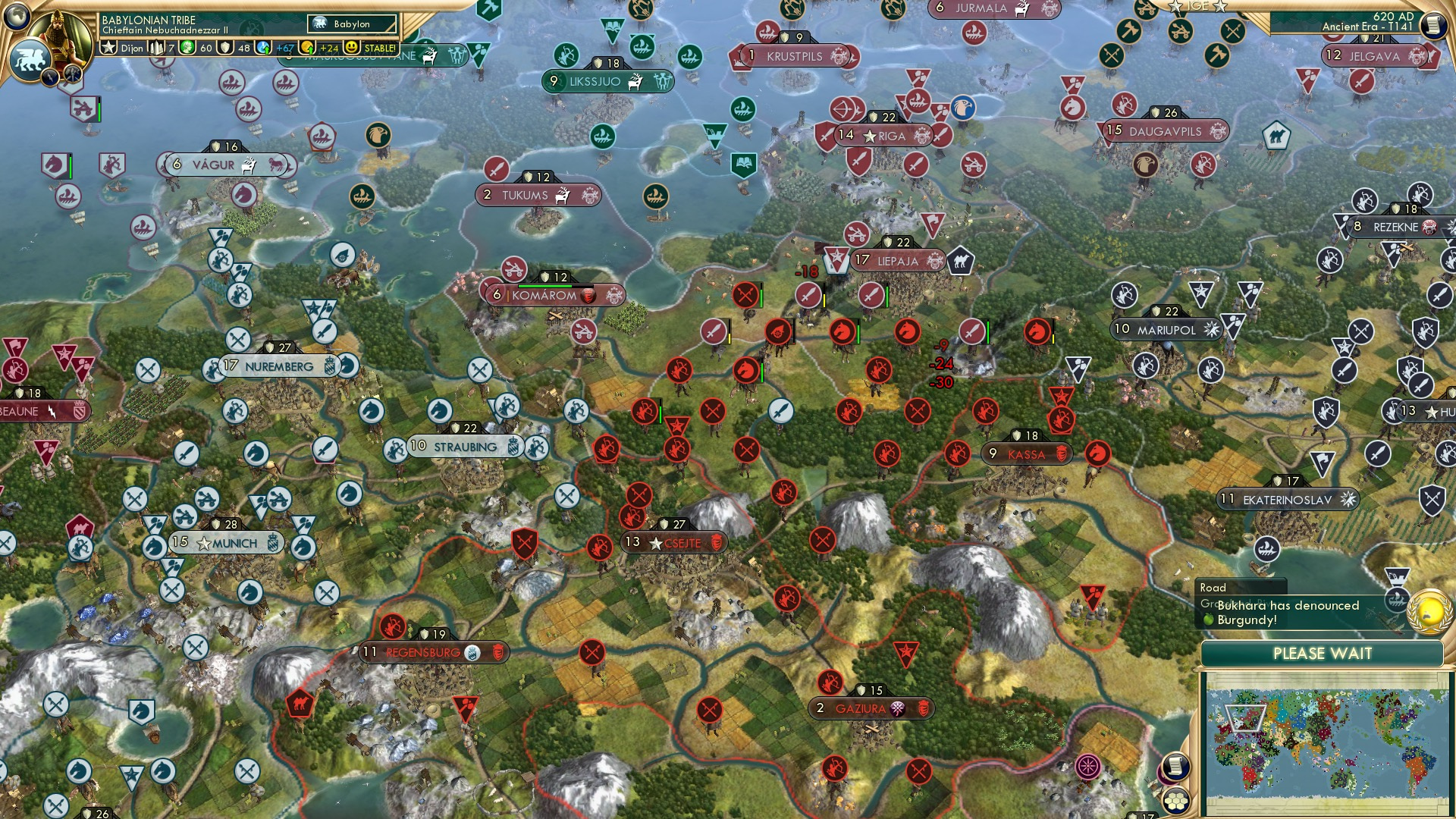Open the notification scroll icon beside turn counter
Viewport: 1456px width, 819px height.
[x=1433, y=25]
